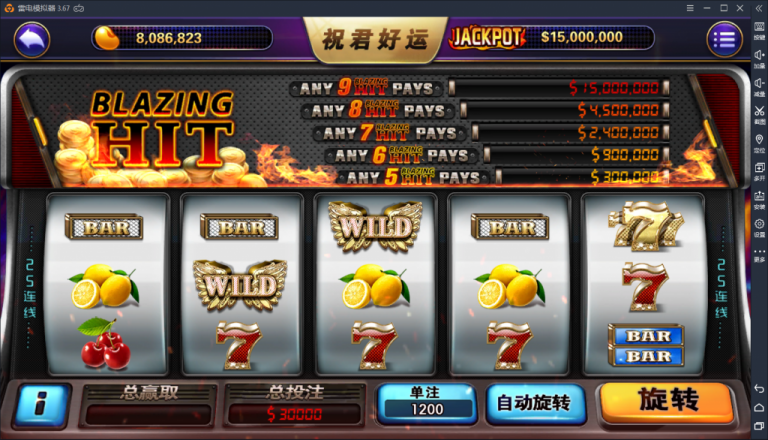The image size is (768, 440).
Task: Open the blue info paytable button
Action: 43,404
